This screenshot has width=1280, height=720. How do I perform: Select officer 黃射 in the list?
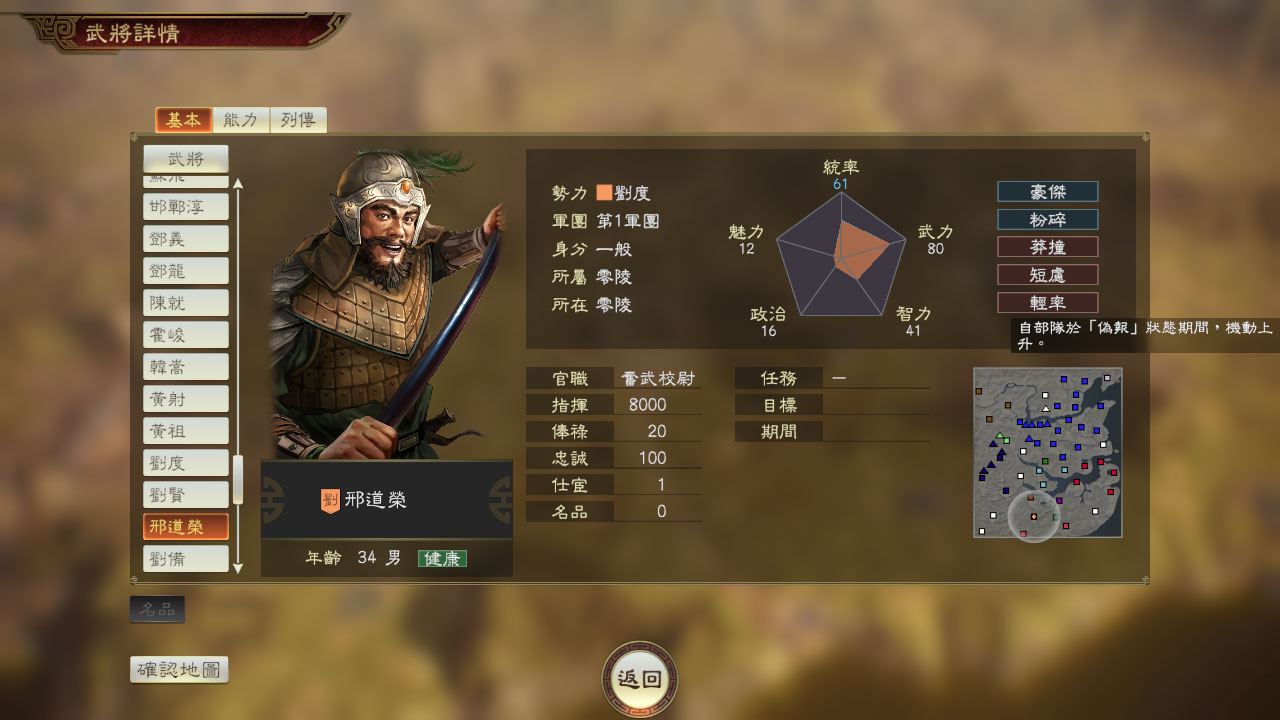tap(186, 399)
